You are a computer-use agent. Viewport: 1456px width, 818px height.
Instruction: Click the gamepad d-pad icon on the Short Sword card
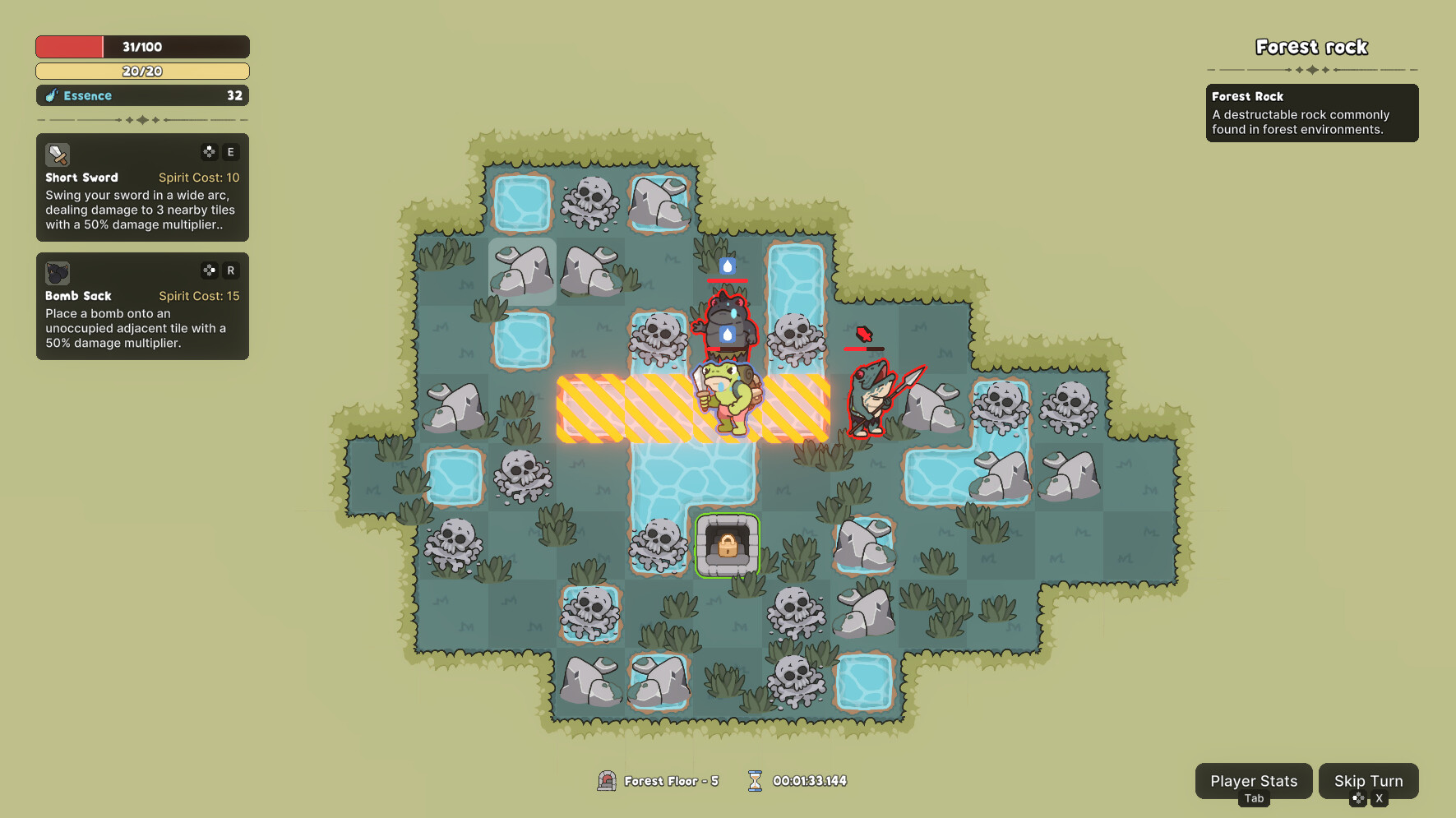tap(209, 151)
